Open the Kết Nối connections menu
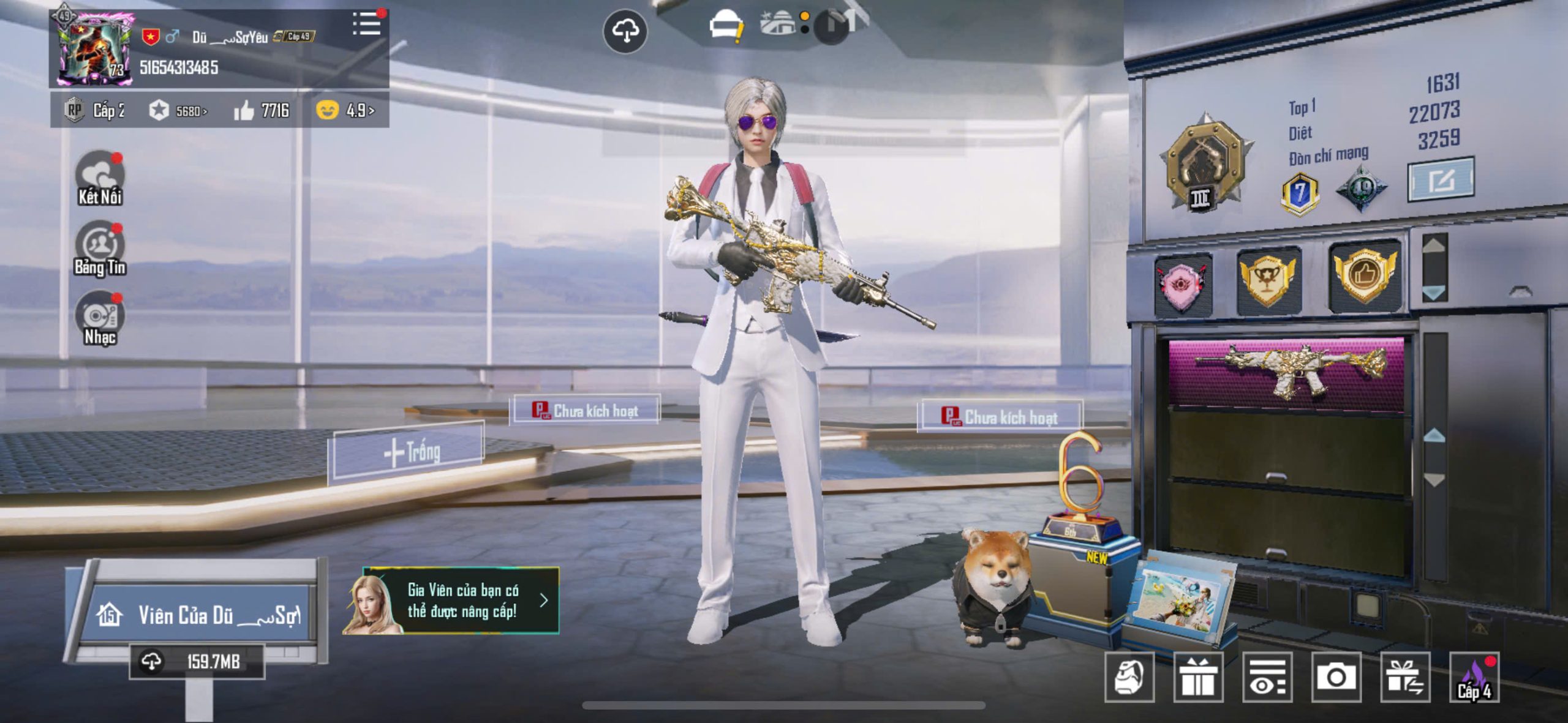 tap(99, 178)
